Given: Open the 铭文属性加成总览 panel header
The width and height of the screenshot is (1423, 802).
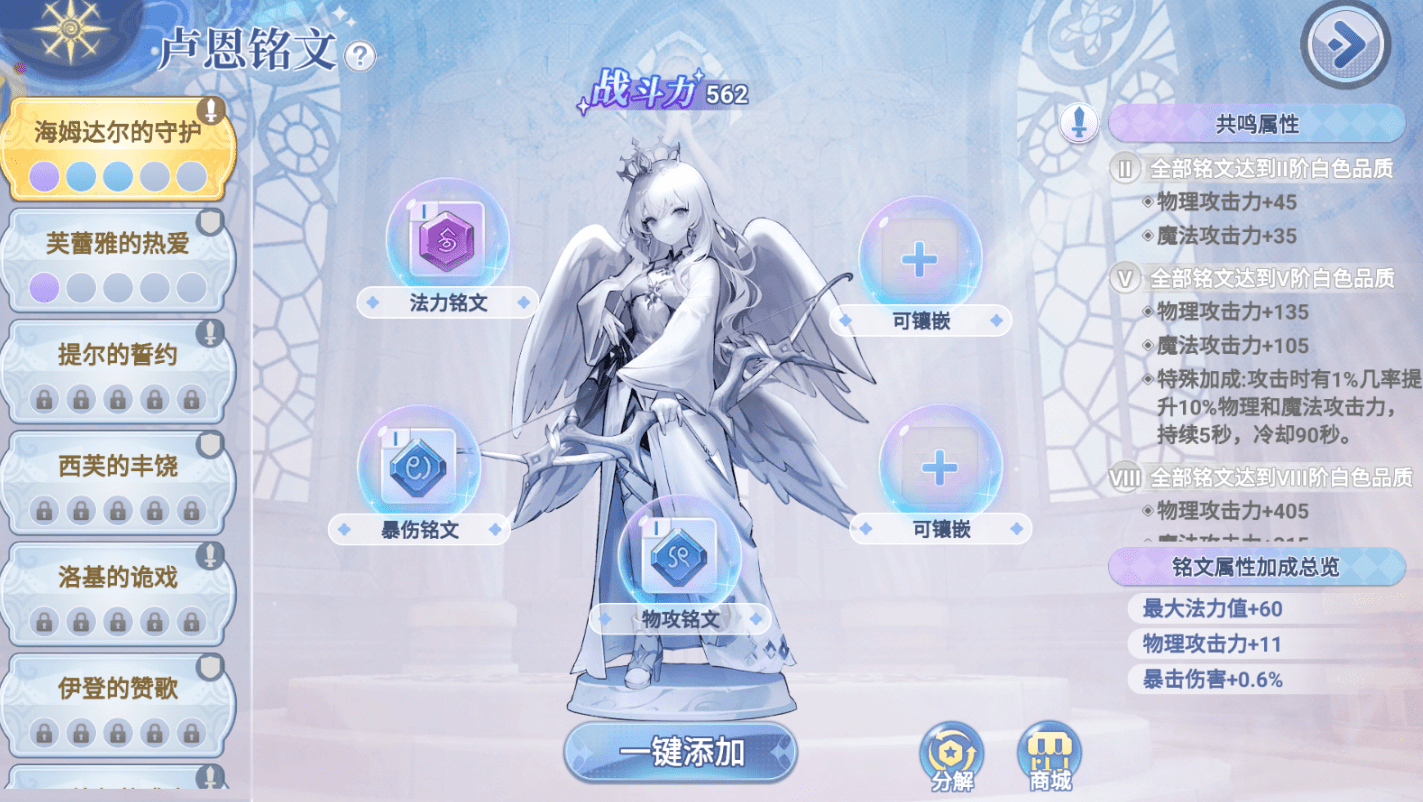Looking at the screenshot, I should click(x=1256, y=567).
